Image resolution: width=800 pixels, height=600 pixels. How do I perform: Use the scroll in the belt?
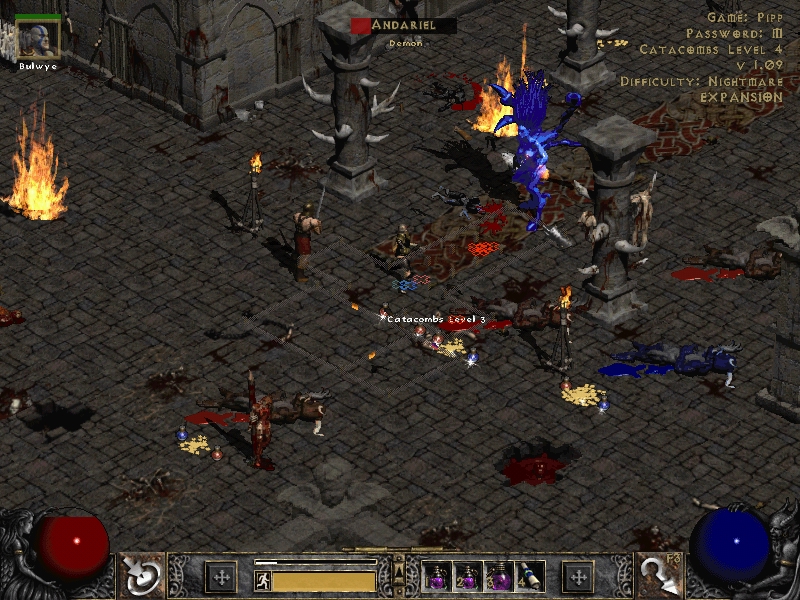pyautogui.click(x=530, y=576)
